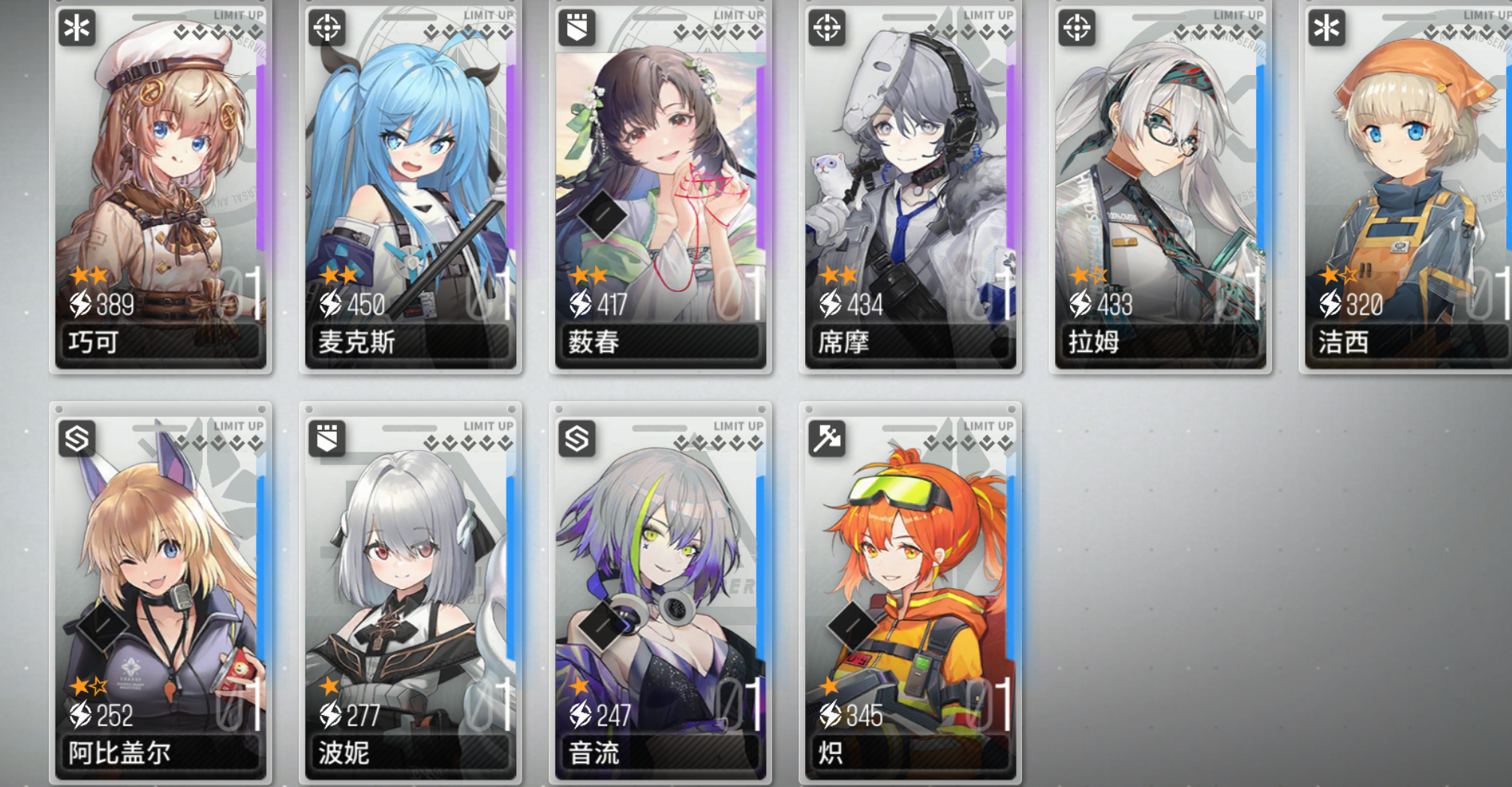The height and width of the screenshot is (787, 1512).
Task: Click the S-shaped class icon on 阿比盖尔's card
Action: pyautogui.click(x=77, y=437)
